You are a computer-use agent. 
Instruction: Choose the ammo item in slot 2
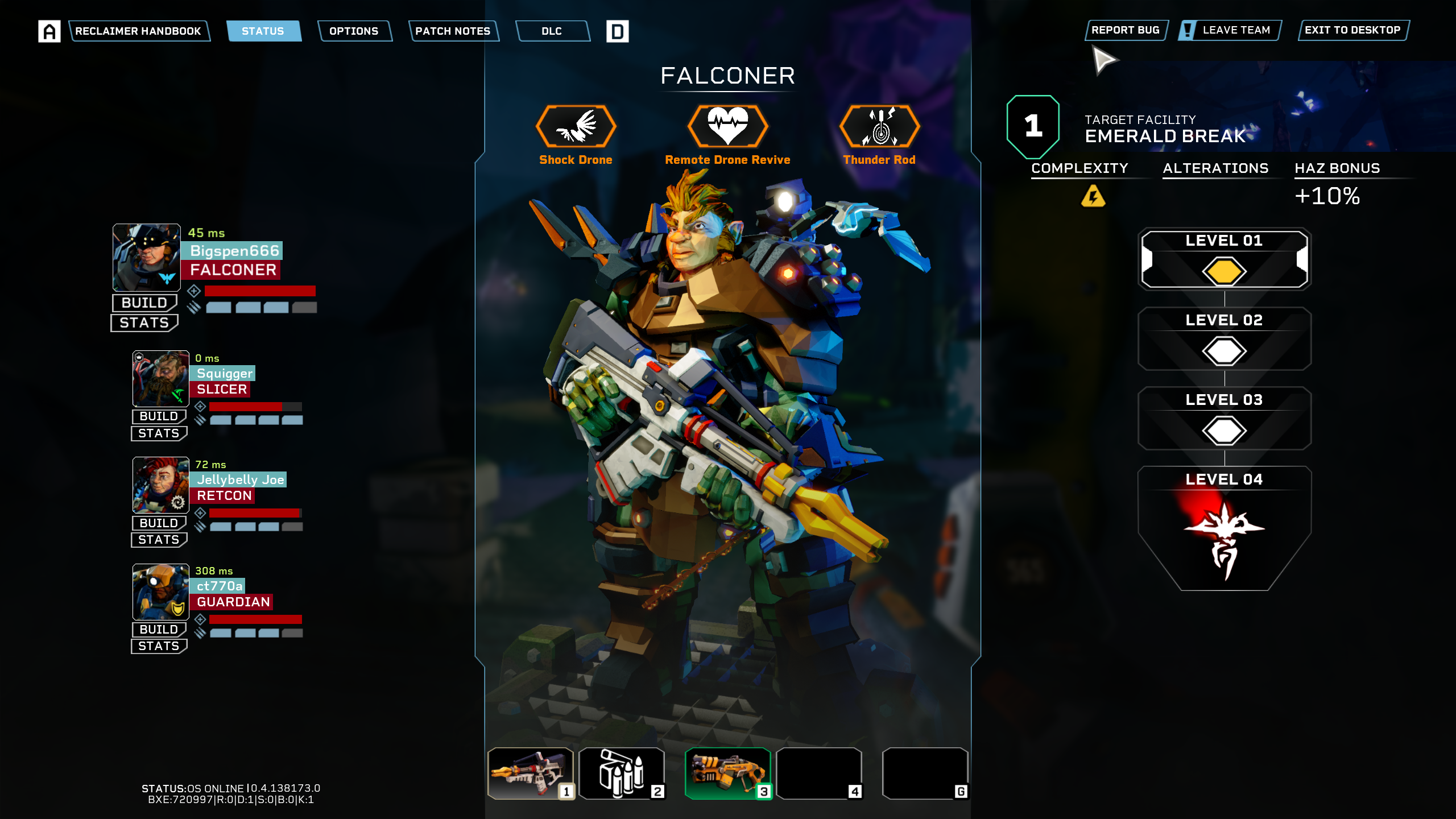pyautogui.click(x=622, y=773)
